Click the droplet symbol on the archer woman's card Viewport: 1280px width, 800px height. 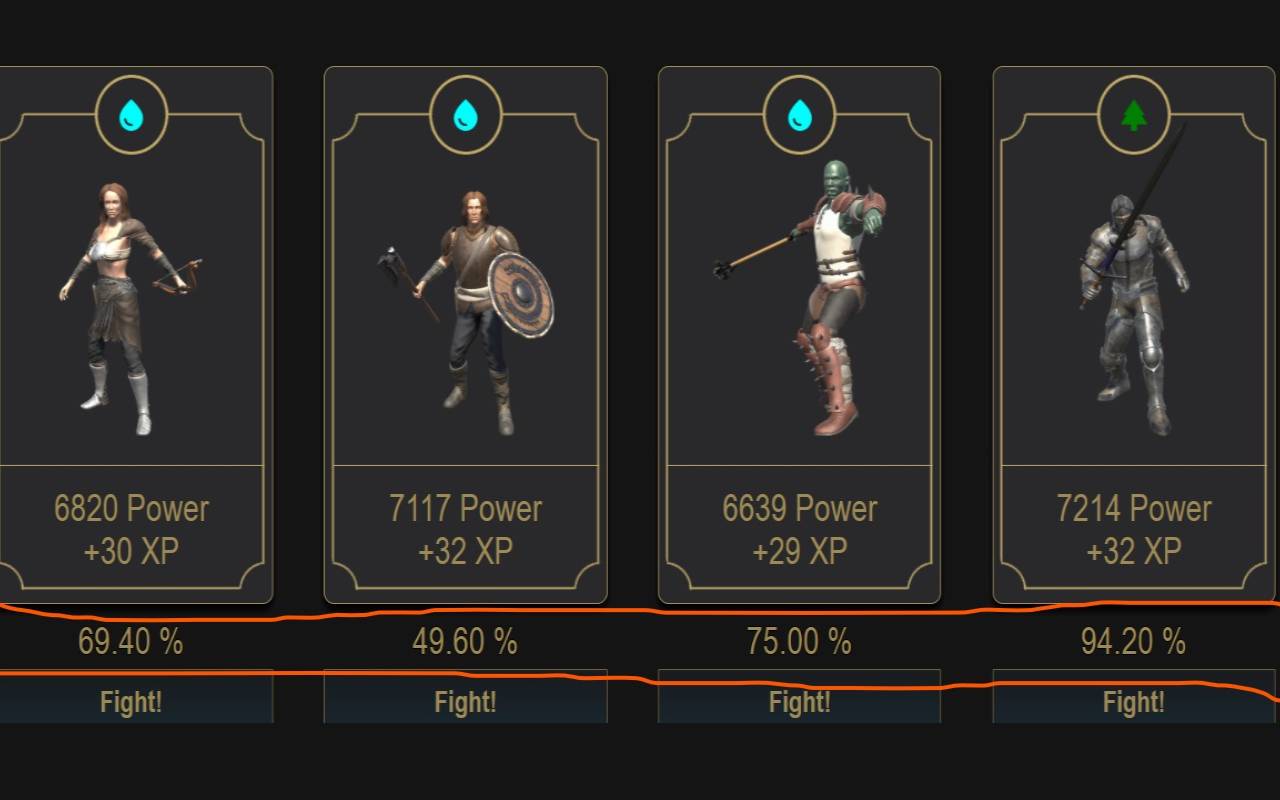(133, 113)
